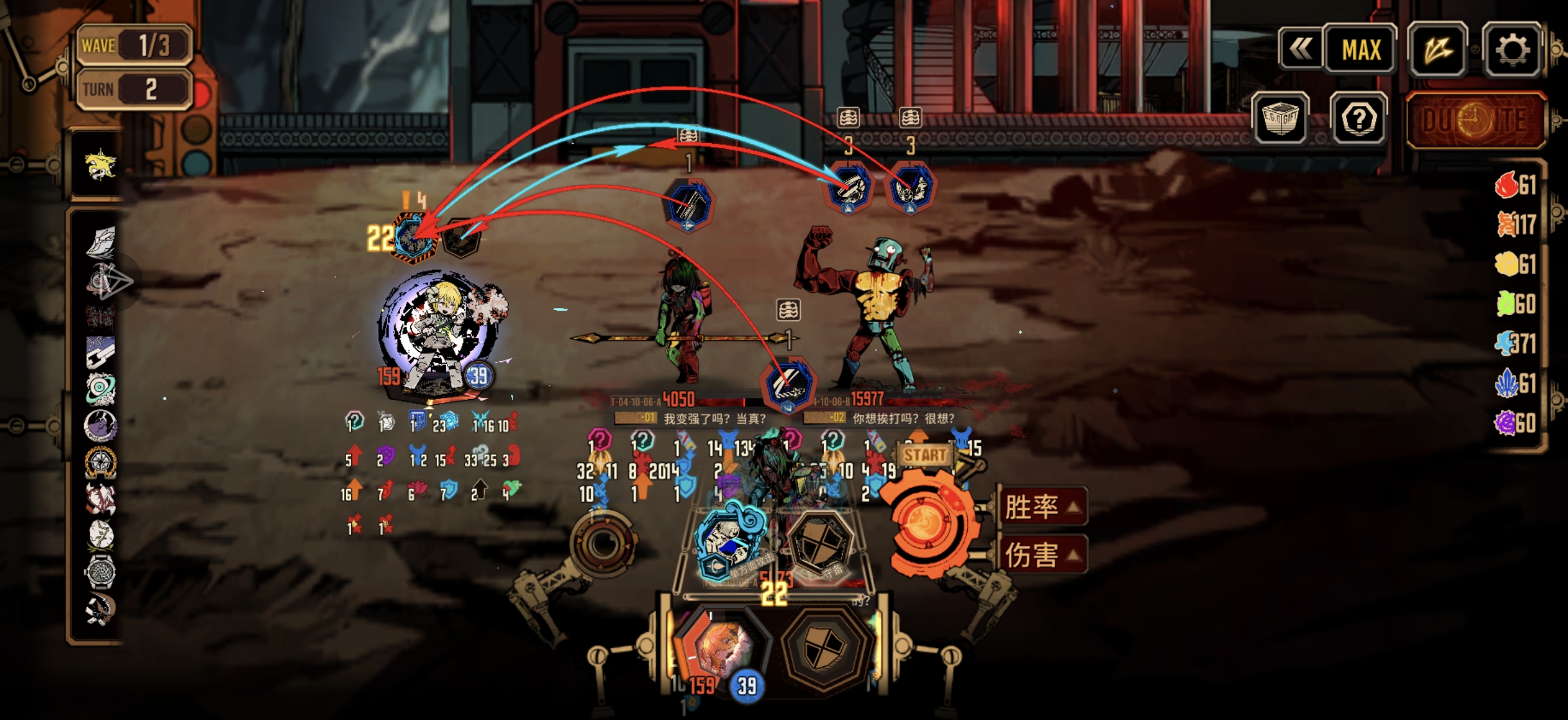Open the settings gear menu
Image resolution: width=1568 pixels, height=720 pixels.
coord(1512,49)
